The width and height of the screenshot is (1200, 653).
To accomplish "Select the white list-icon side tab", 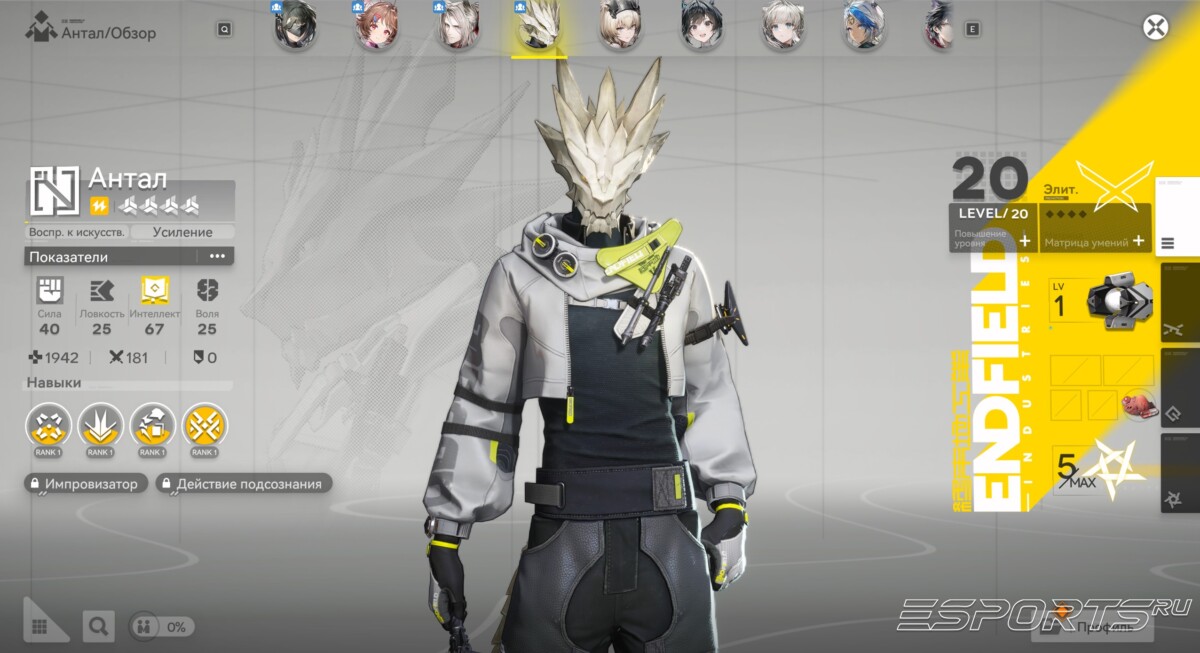I will (1168, 242).
